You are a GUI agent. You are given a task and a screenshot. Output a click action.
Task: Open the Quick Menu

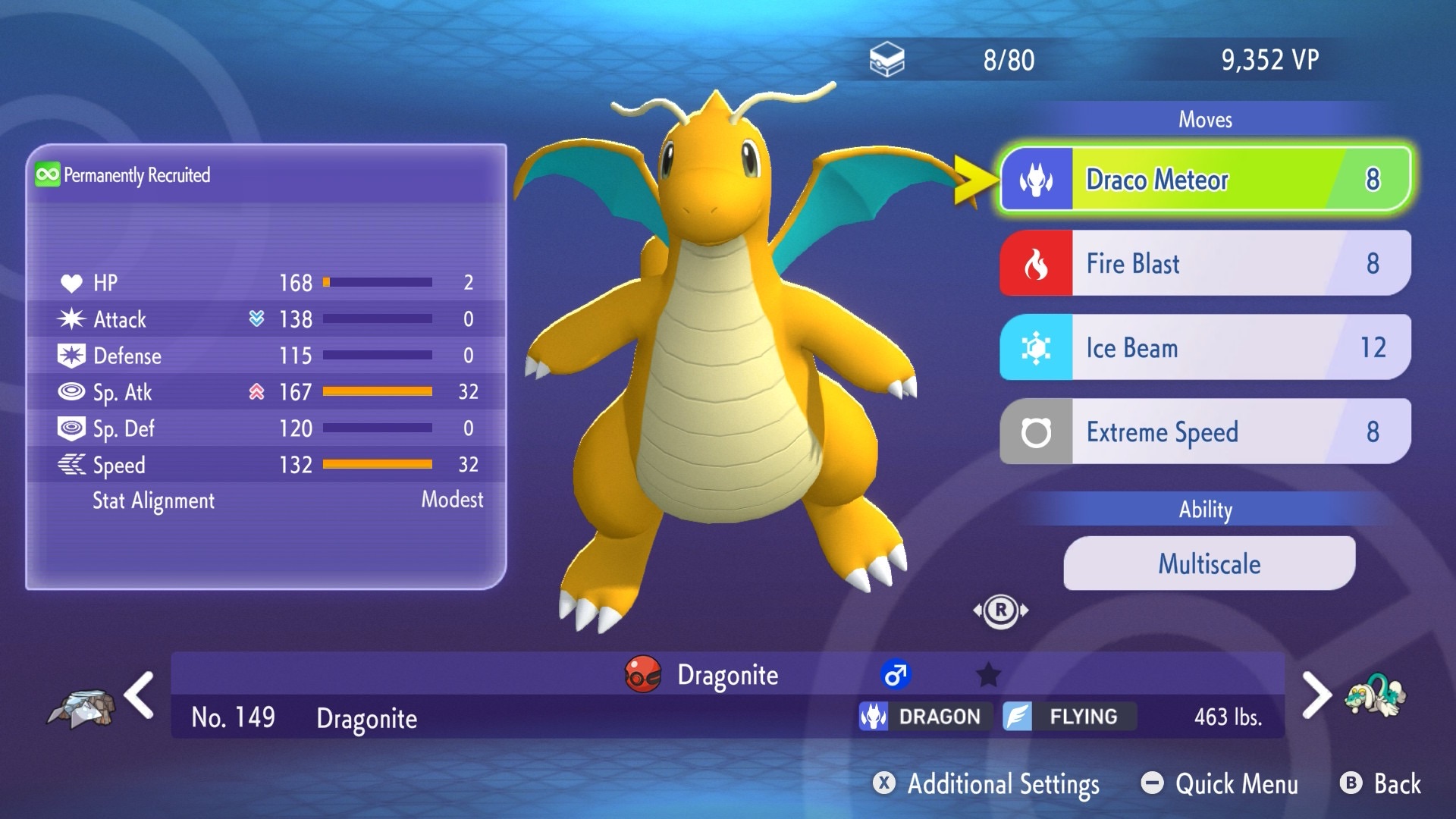[1220, 783]
